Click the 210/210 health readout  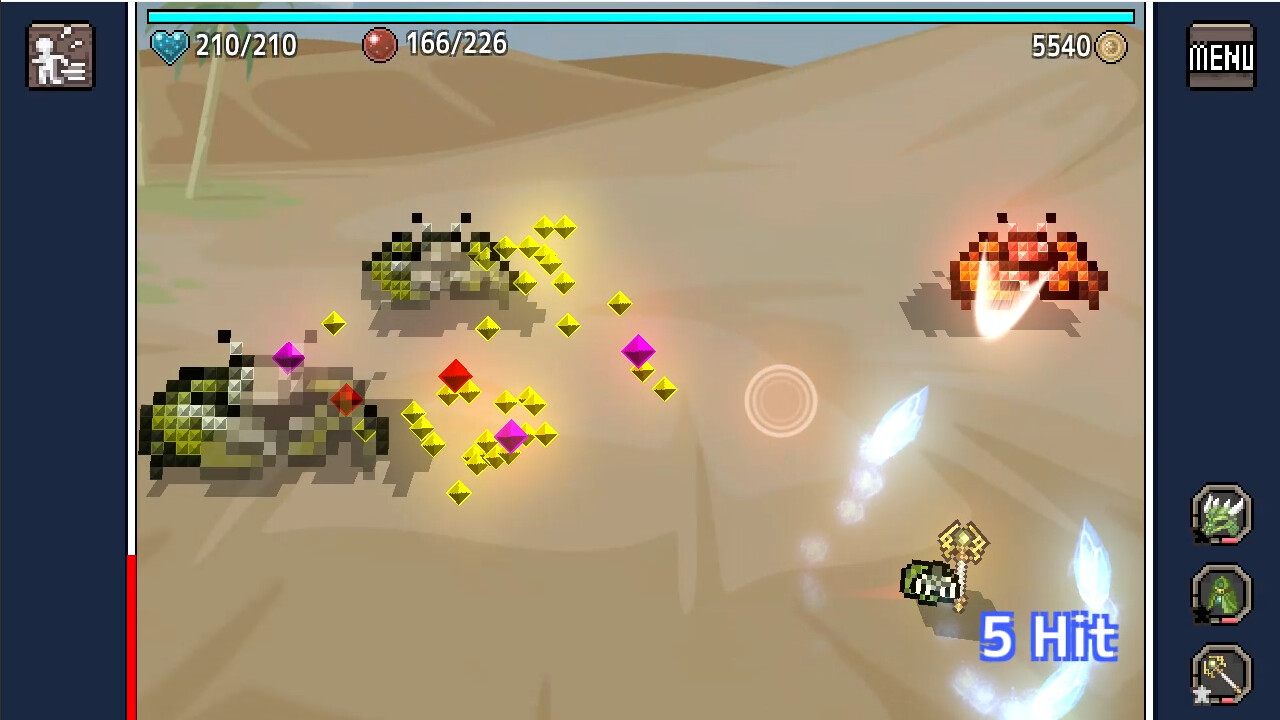[247, 44]
